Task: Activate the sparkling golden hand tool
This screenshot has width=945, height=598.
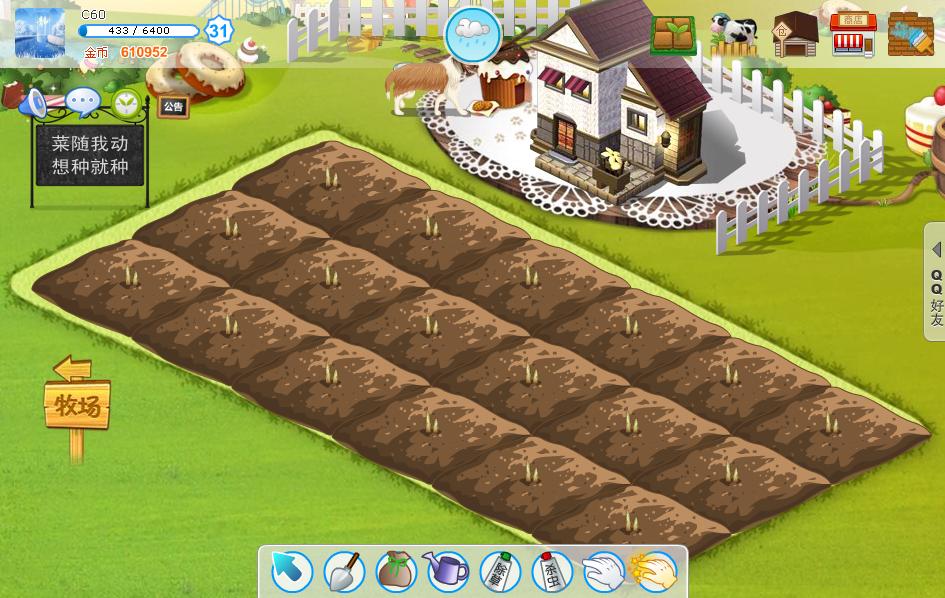Action: pos(655,571)
